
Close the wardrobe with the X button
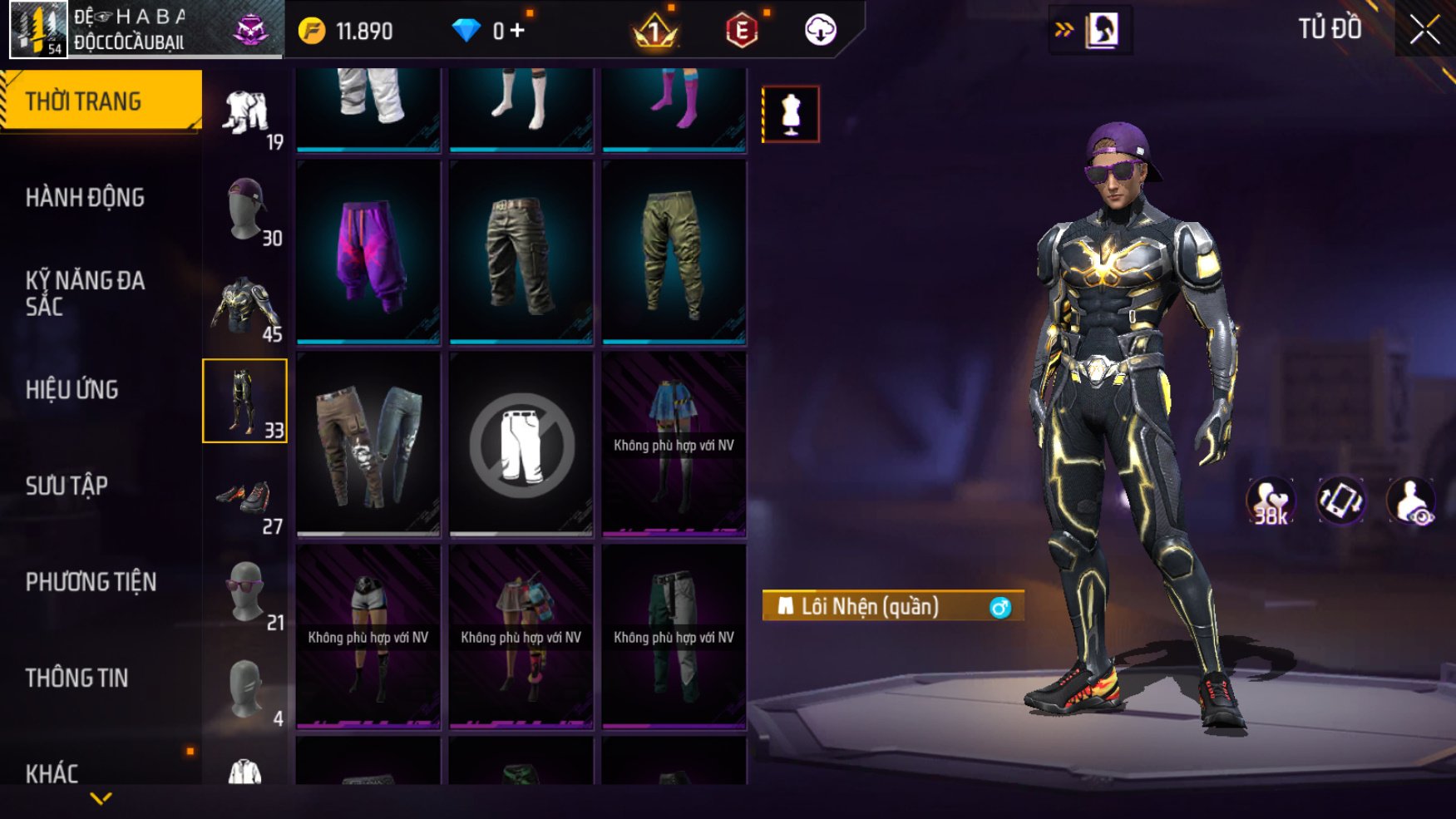(x=1424, y=30)
